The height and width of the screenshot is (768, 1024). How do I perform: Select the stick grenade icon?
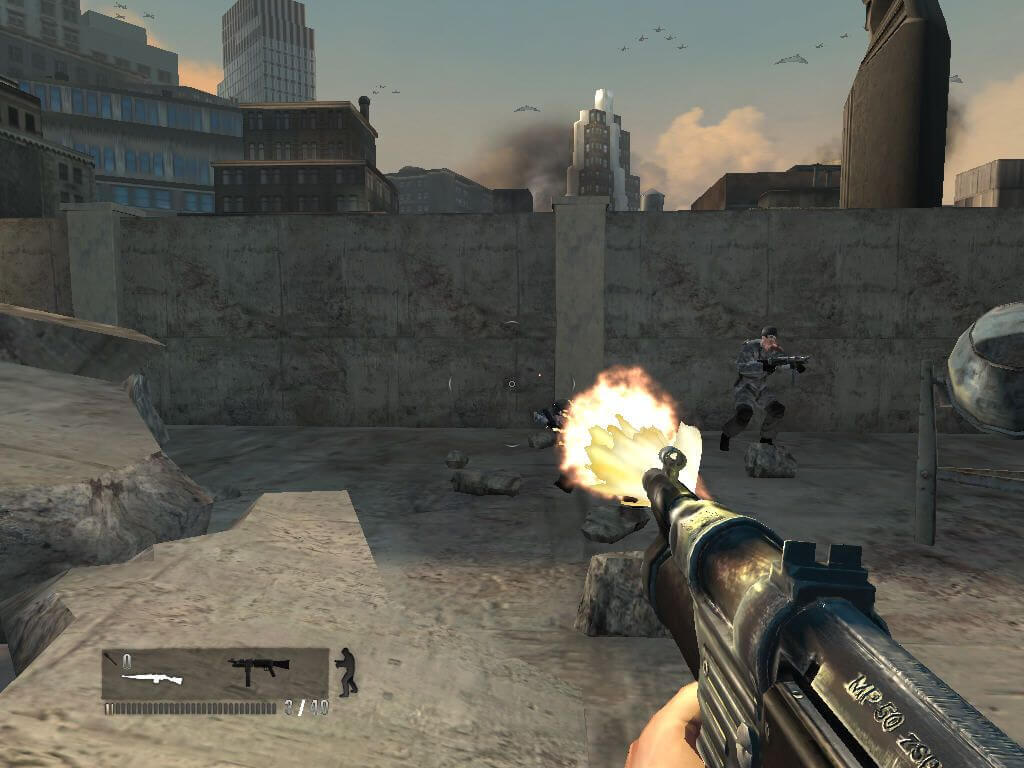point(110,659)
